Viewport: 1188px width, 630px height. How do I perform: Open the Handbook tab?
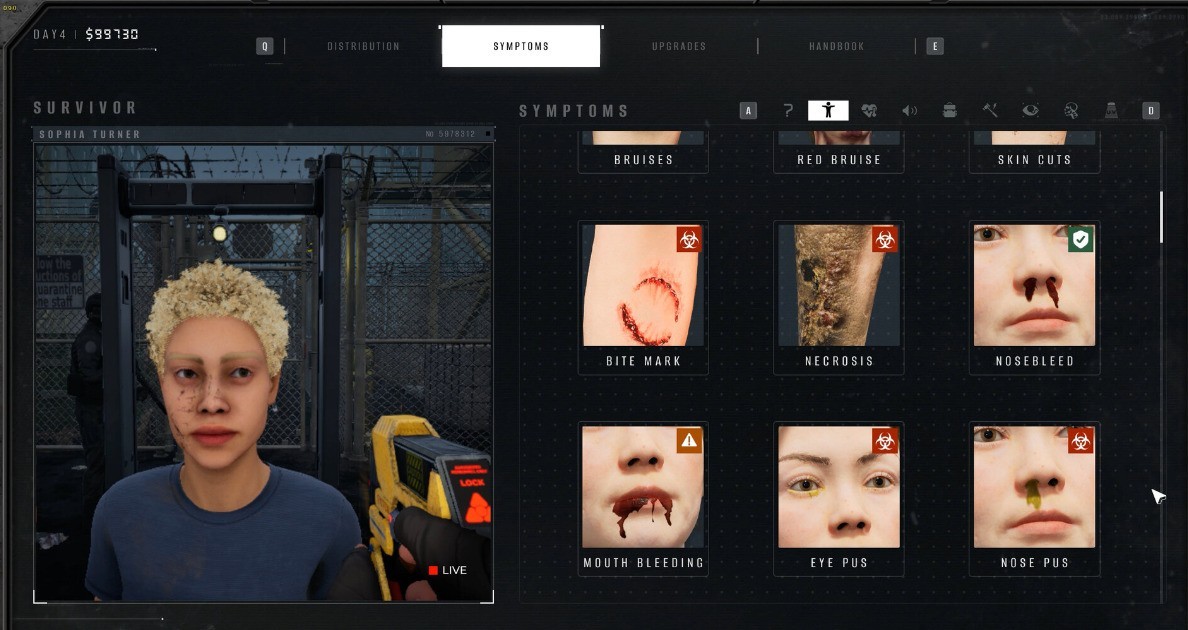pos(837,46)
